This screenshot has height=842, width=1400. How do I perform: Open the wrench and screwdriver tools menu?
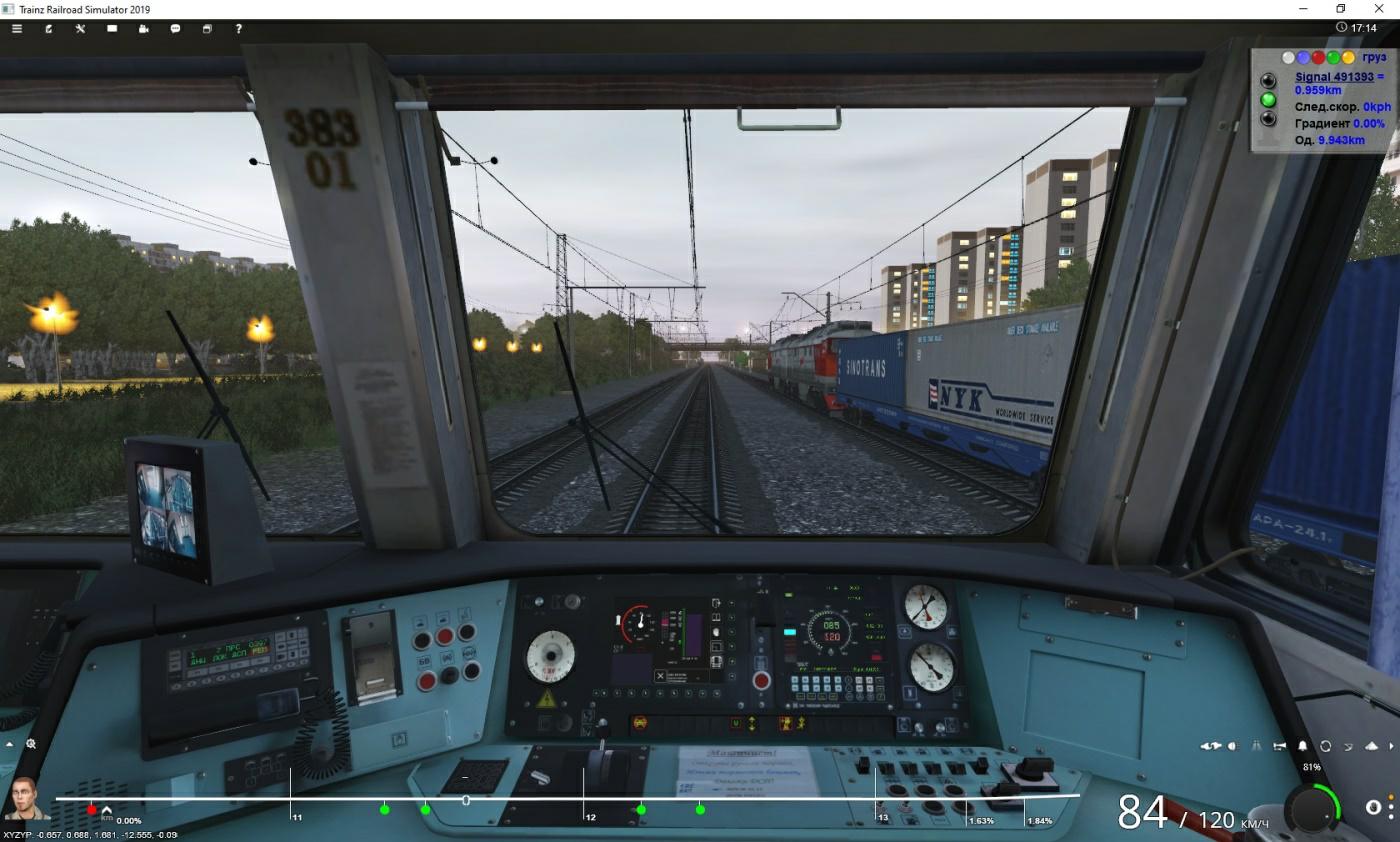tap(80, 29)
